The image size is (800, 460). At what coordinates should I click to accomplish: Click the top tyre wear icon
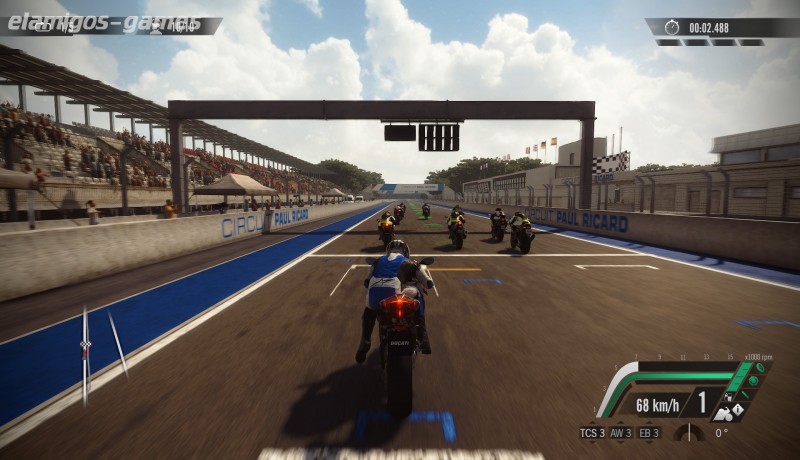pyautogui.click(x=761, y=367)
